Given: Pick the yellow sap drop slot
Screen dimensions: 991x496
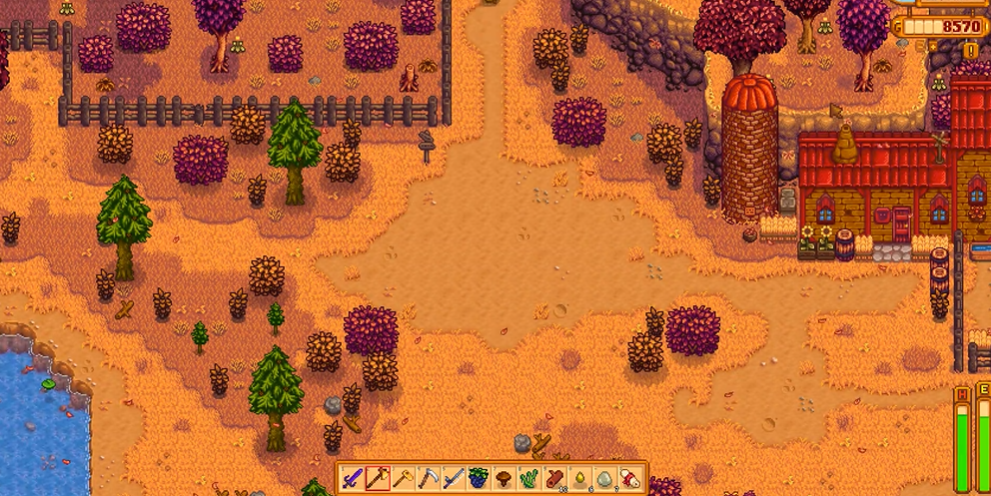Looking at the screenshot, I should pos(580,478).
